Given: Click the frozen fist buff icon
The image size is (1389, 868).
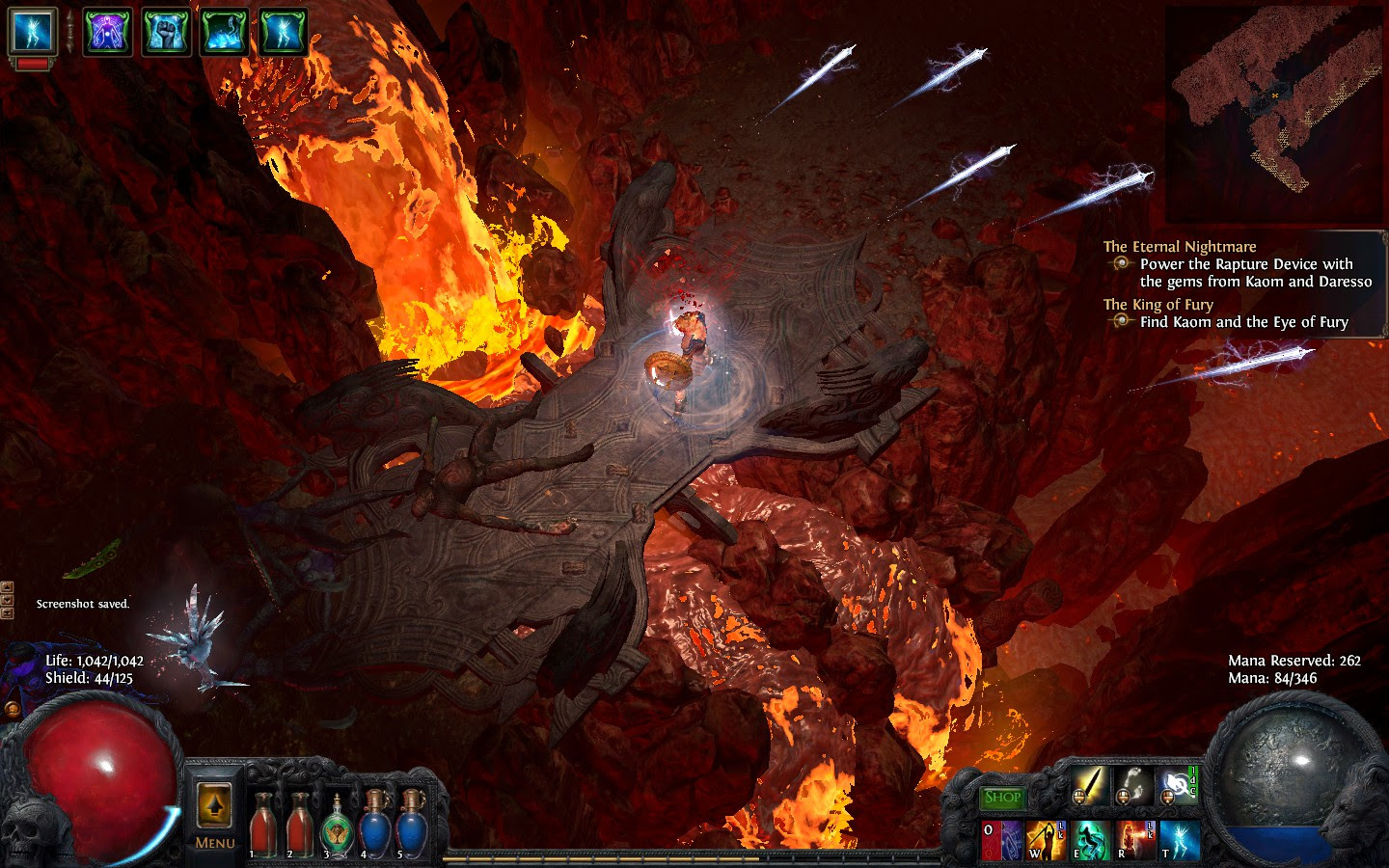Looking at the screenshot, I should (166, 31).
